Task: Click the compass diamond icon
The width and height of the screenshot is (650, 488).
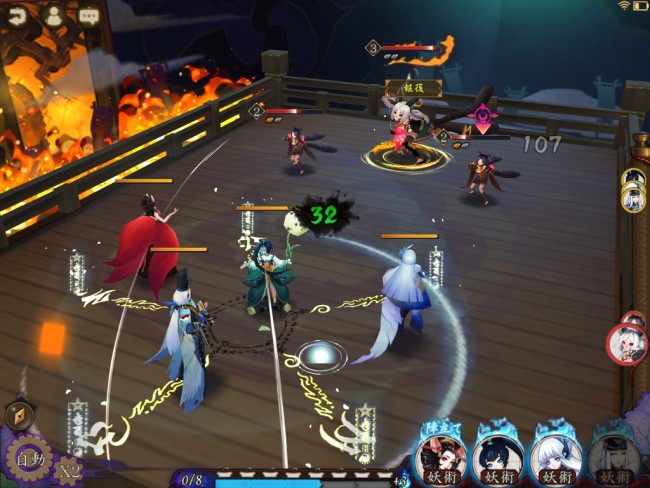Action: pos(19,415)
